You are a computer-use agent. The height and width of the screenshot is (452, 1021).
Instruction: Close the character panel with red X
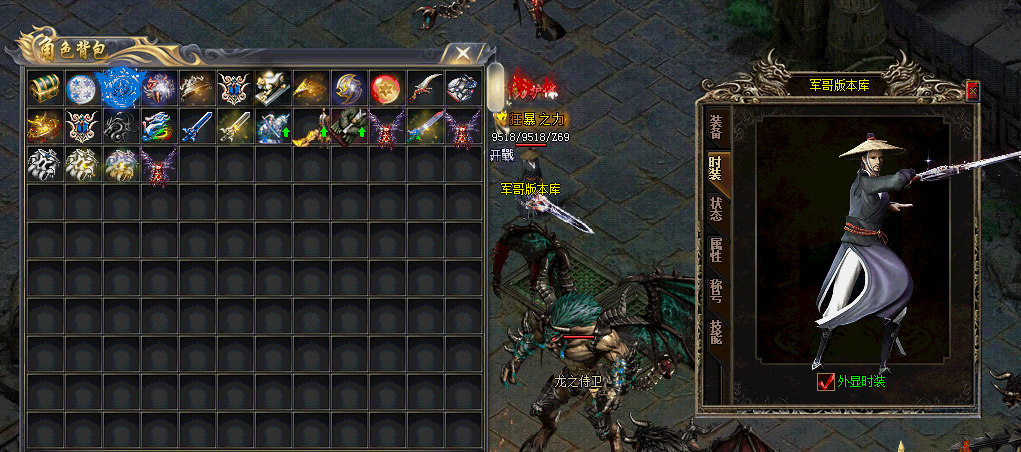[972, 91]
